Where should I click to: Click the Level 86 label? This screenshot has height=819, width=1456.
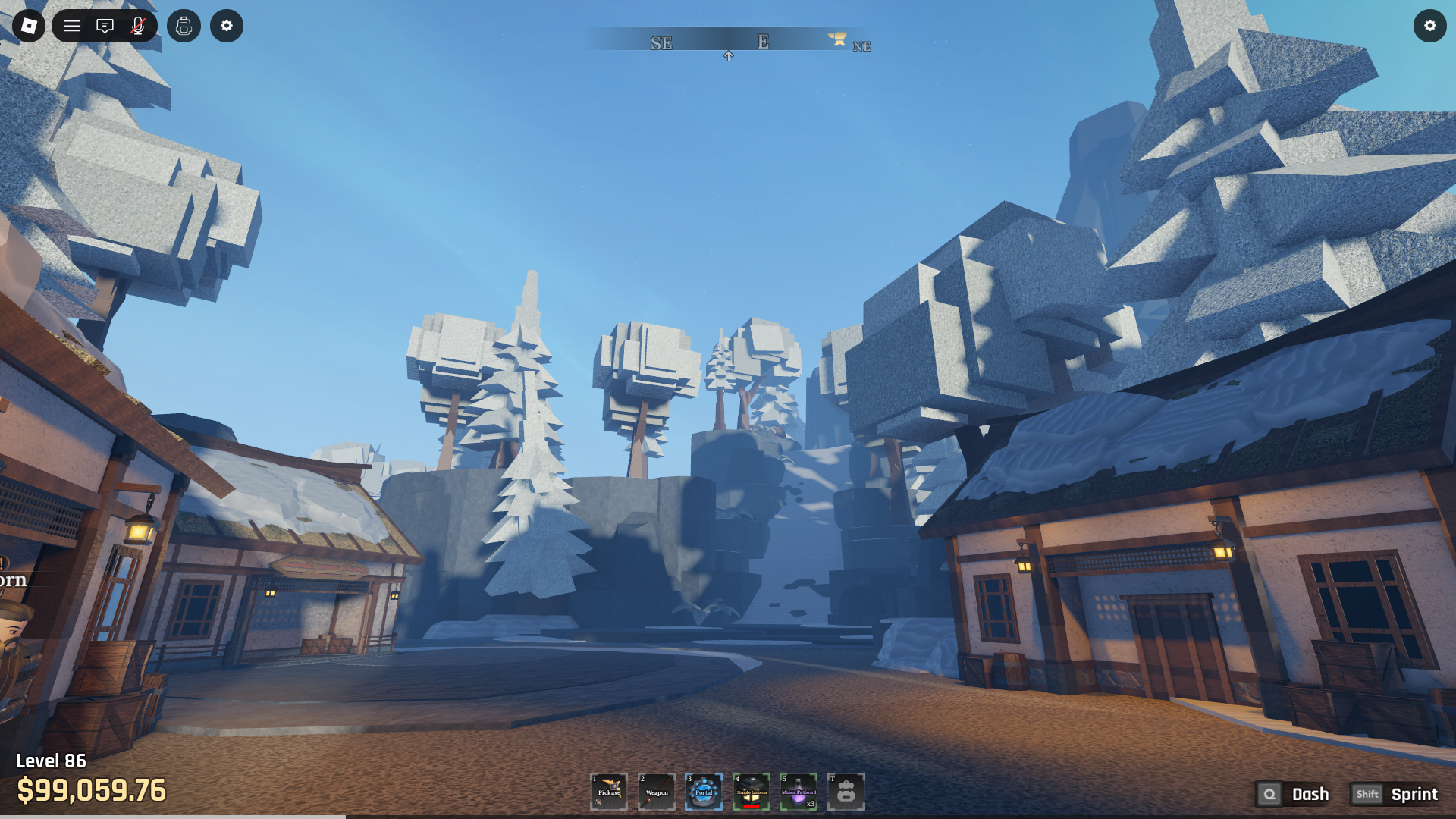pos(51,761)
